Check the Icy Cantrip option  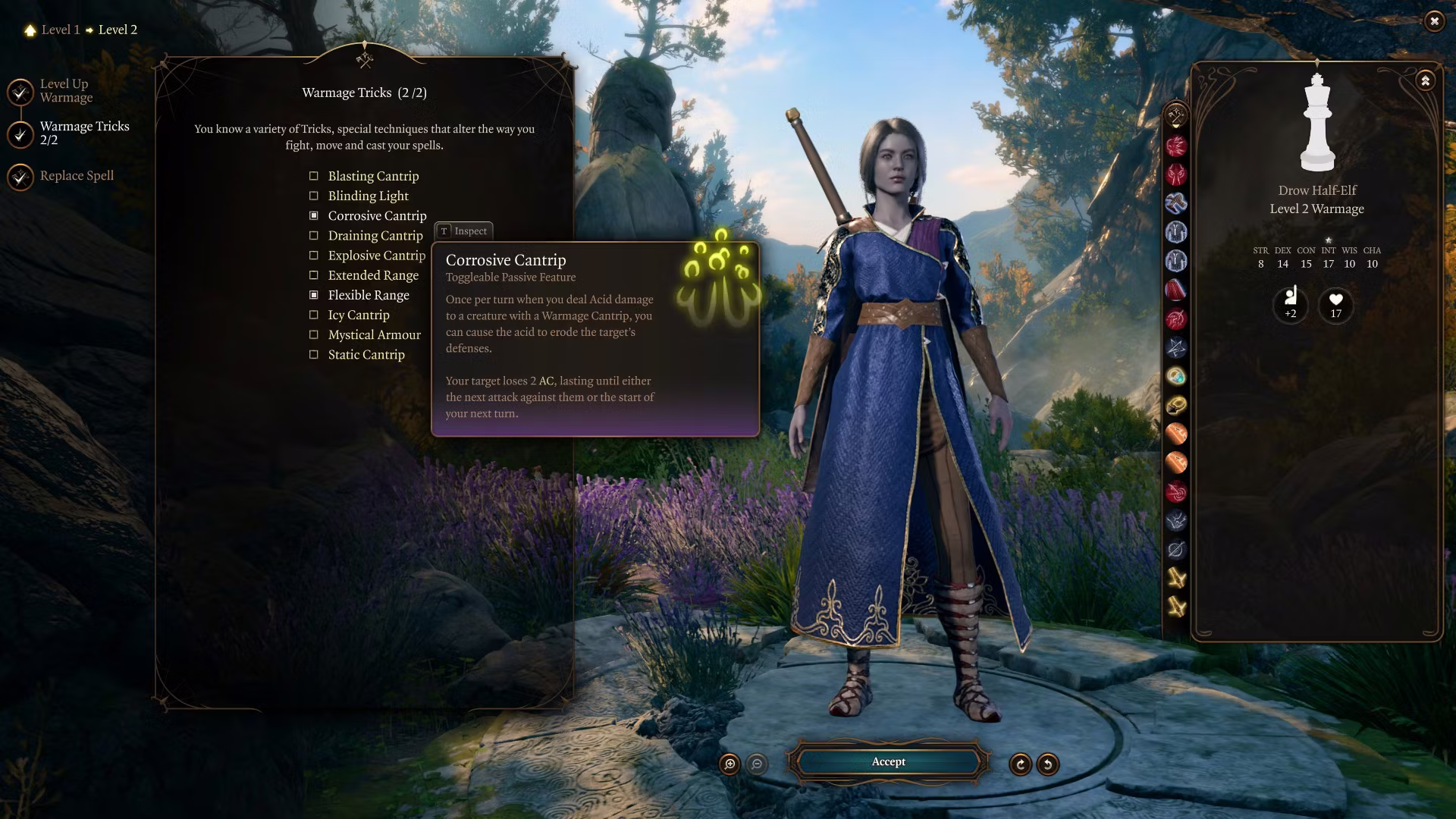[314, 315]
